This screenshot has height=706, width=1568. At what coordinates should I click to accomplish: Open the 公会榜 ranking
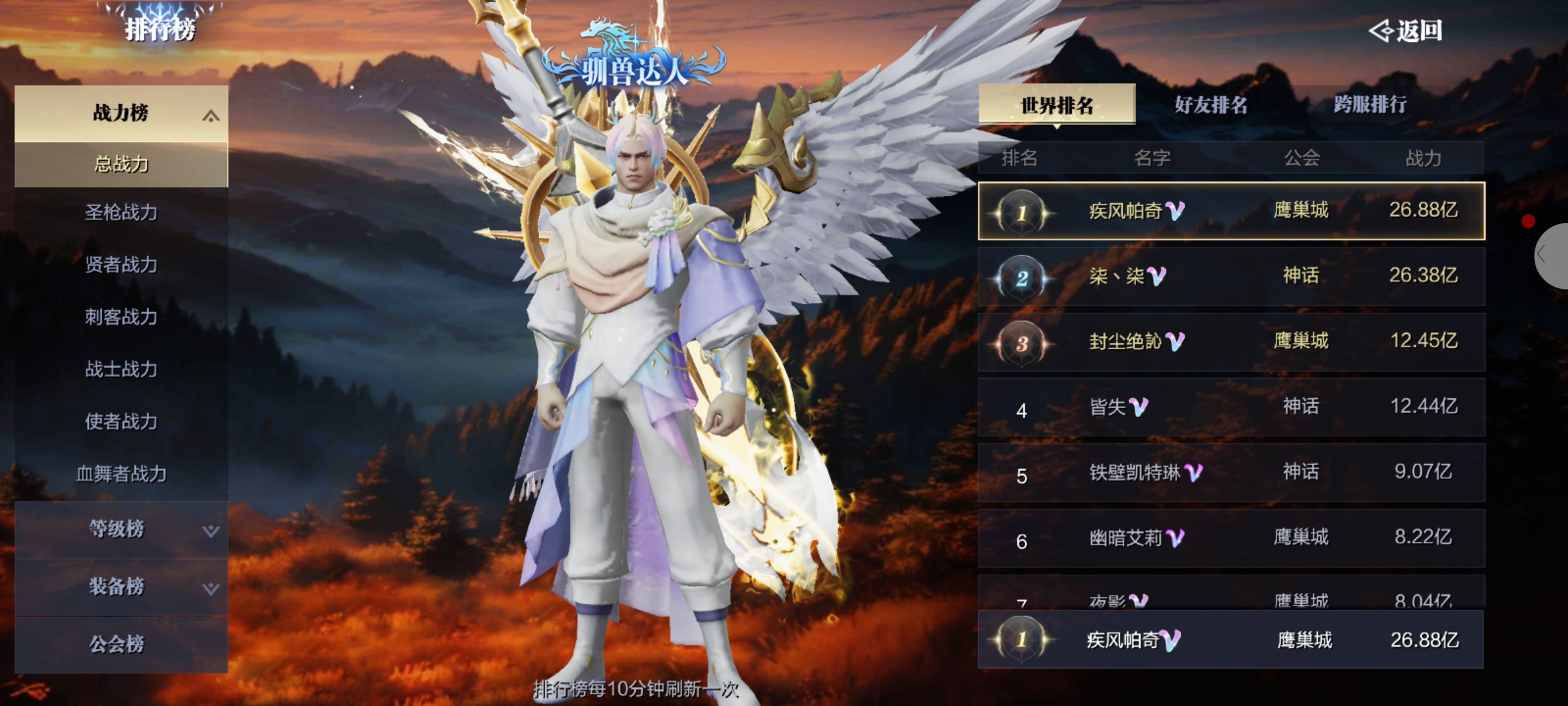pyautogui.click(x=118, y=645)
